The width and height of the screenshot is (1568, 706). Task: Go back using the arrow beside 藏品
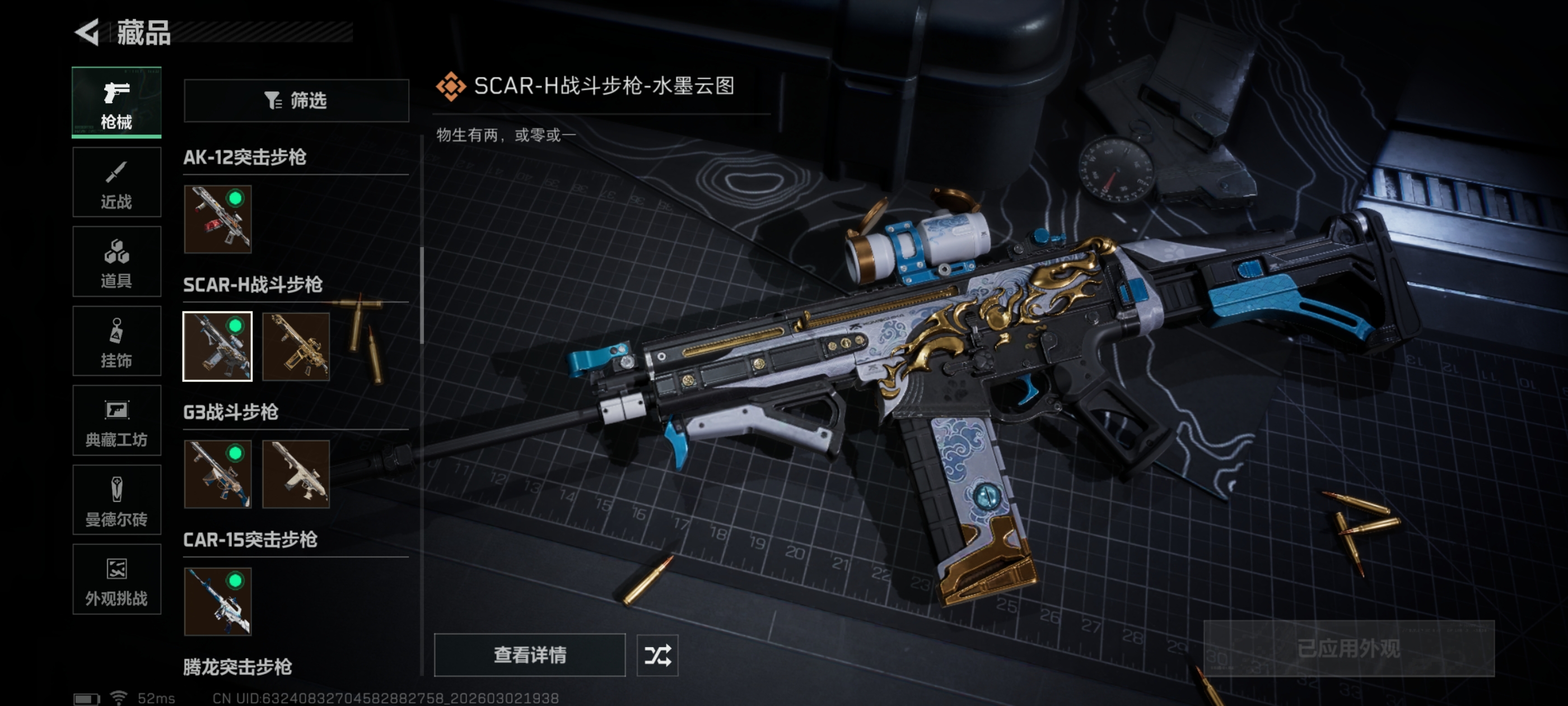click(88, 32)
